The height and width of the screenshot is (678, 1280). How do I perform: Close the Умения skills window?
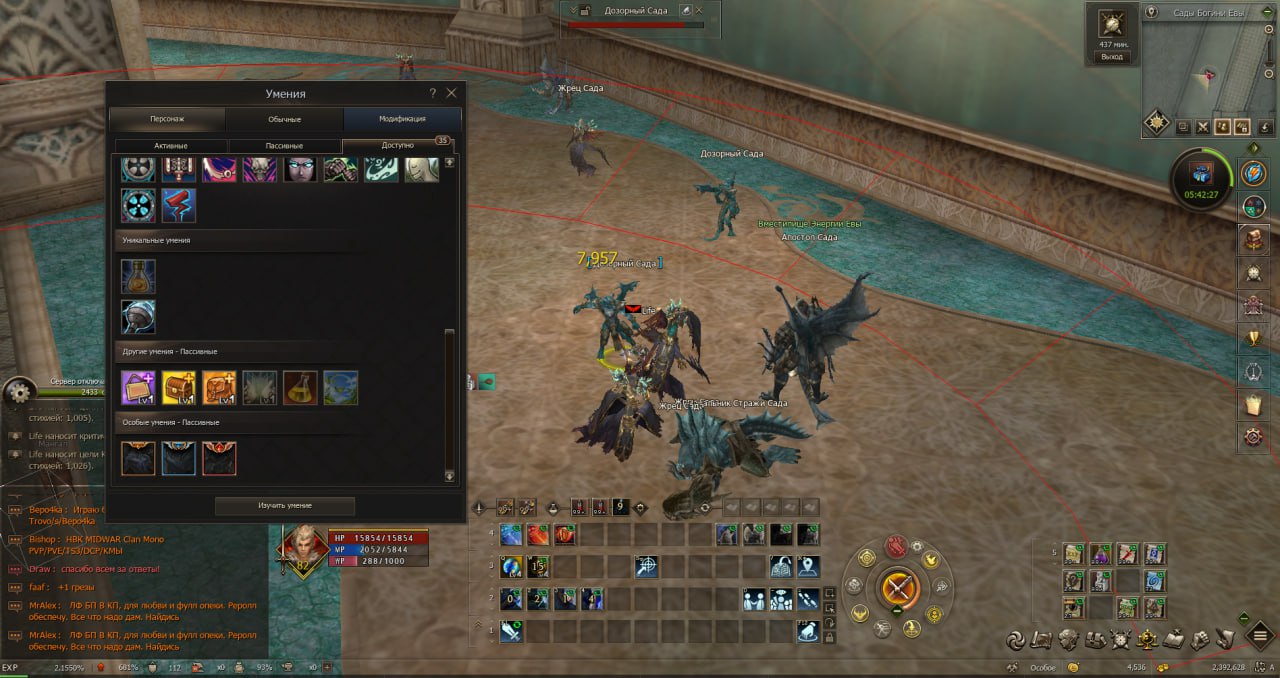451,93
